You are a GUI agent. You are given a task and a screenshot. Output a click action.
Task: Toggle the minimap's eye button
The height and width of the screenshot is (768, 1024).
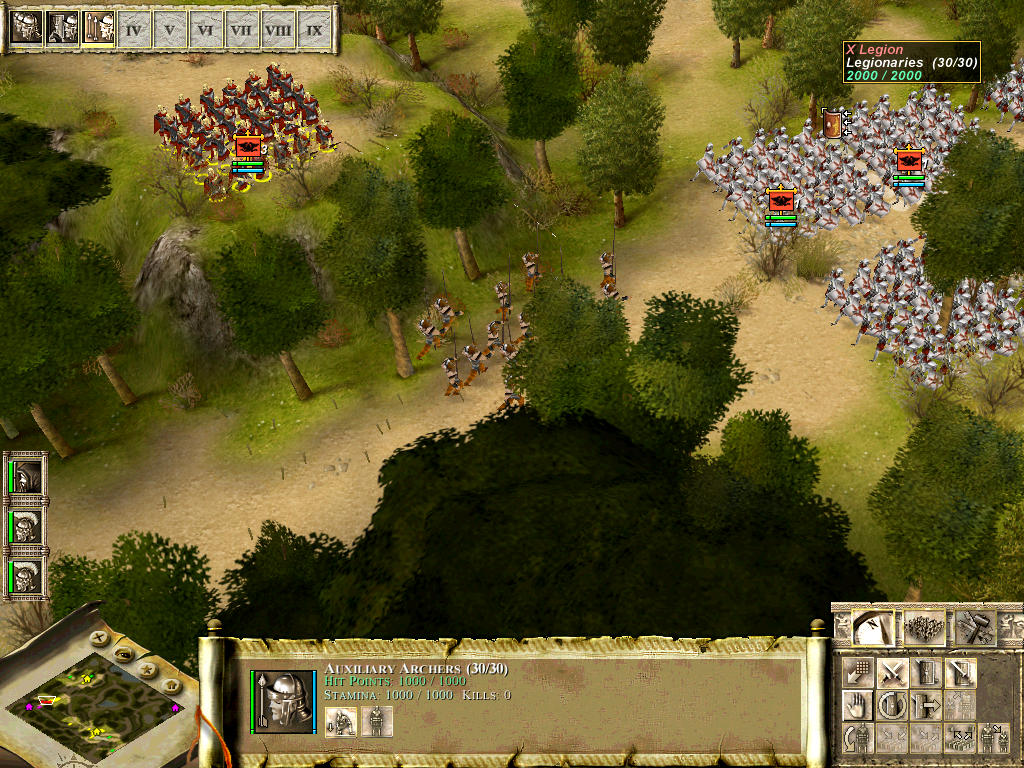click(x=123, y=653)
